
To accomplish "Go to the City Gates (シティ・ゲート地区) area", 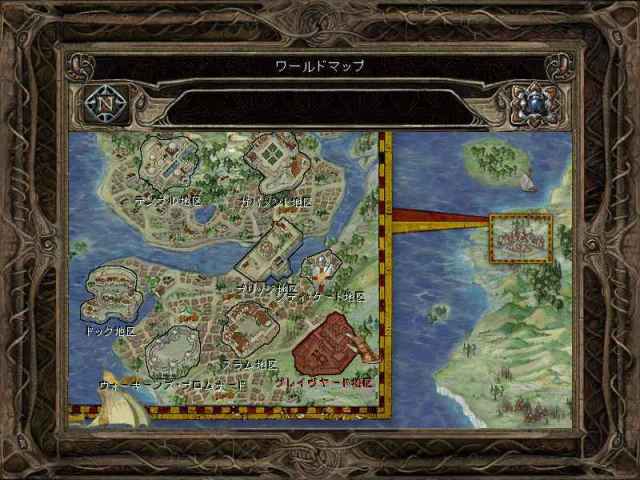I will tap(321, 268).
